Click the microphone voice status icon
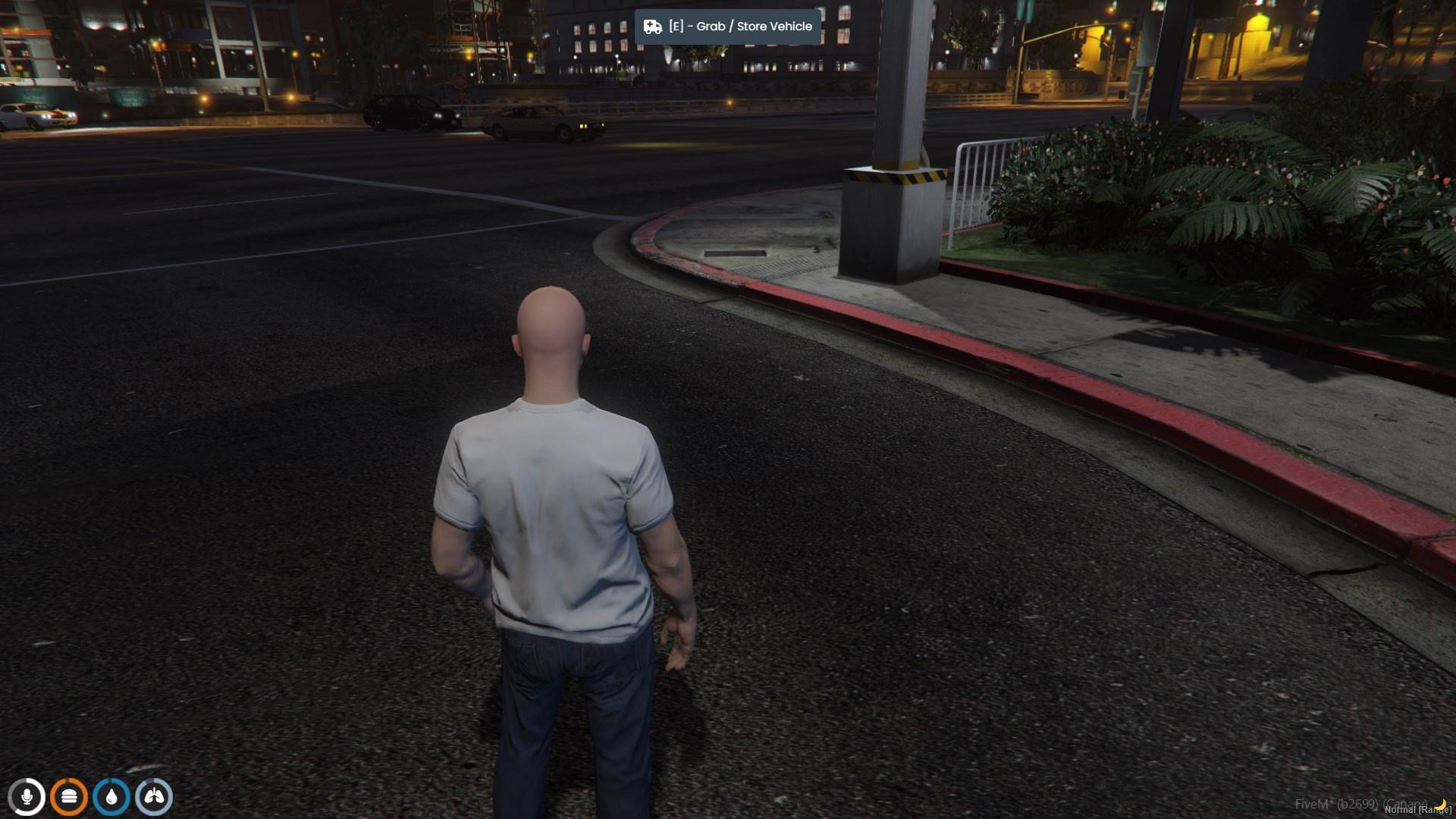This screenshot has width=1456, height=819. pos(27,797)
